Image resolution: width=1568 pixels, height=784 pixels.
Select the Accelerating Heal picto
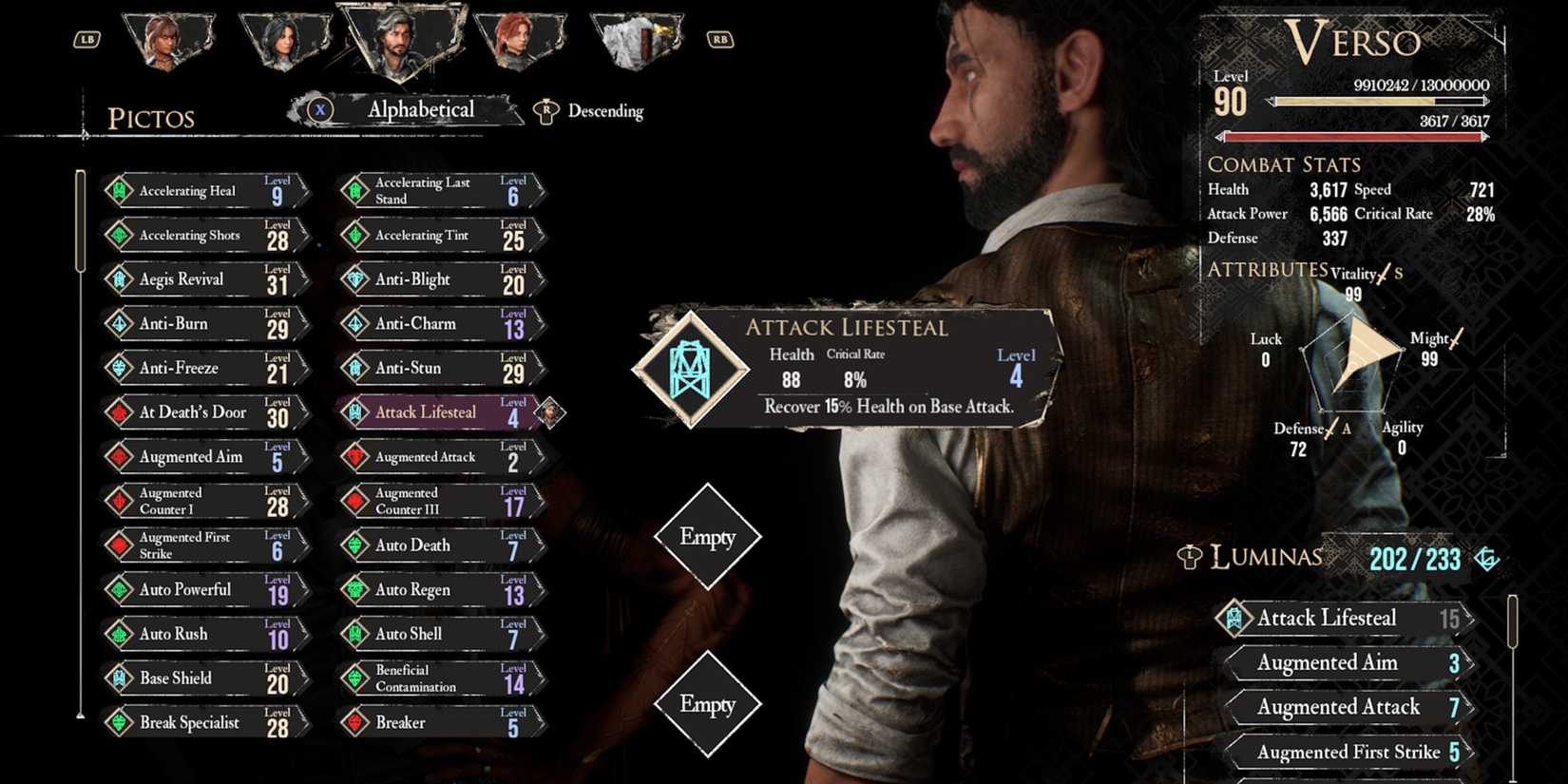[204, 191]
